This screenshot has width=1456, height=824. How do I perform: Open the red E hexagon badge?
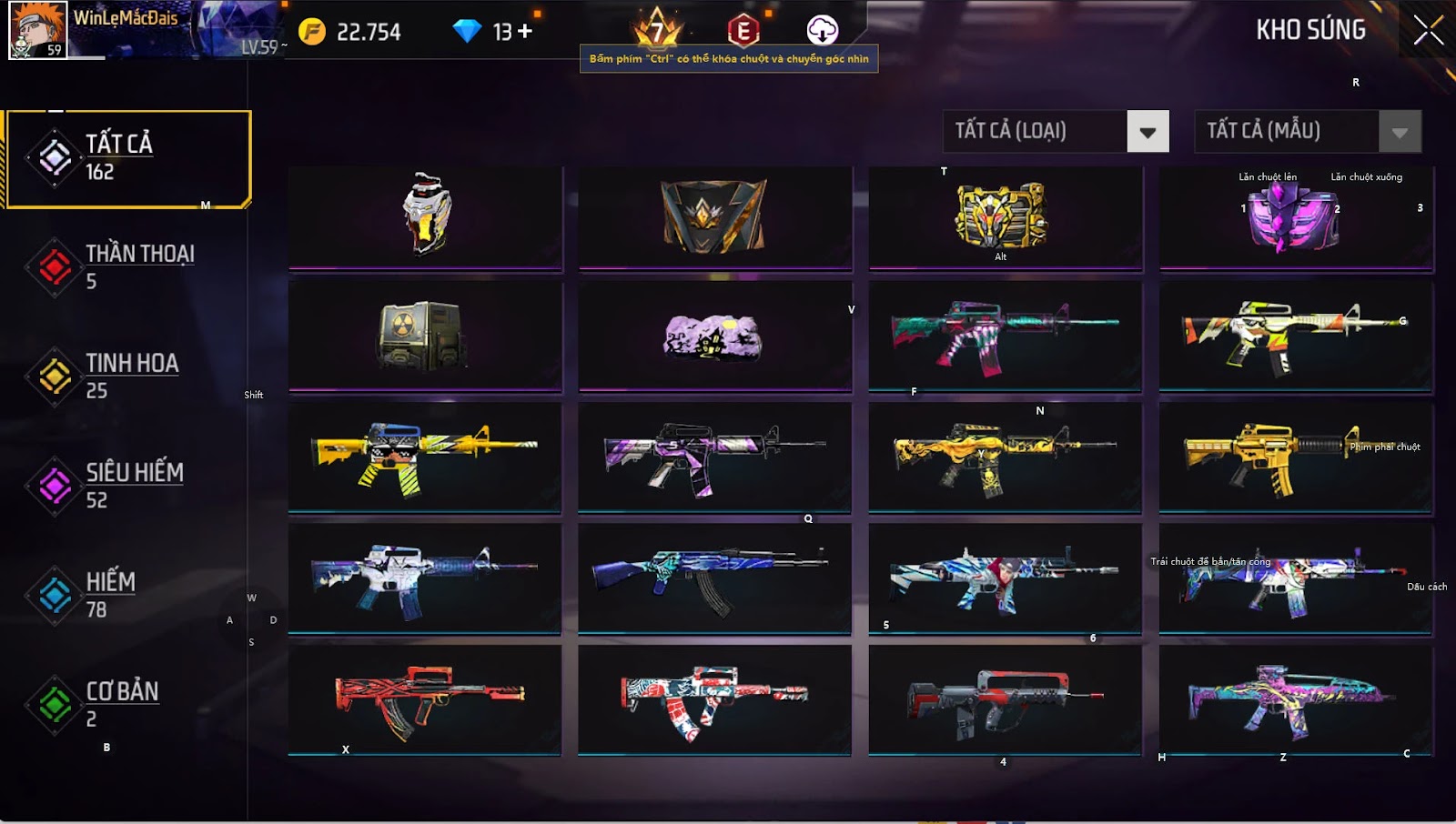[x=743, y=31]
